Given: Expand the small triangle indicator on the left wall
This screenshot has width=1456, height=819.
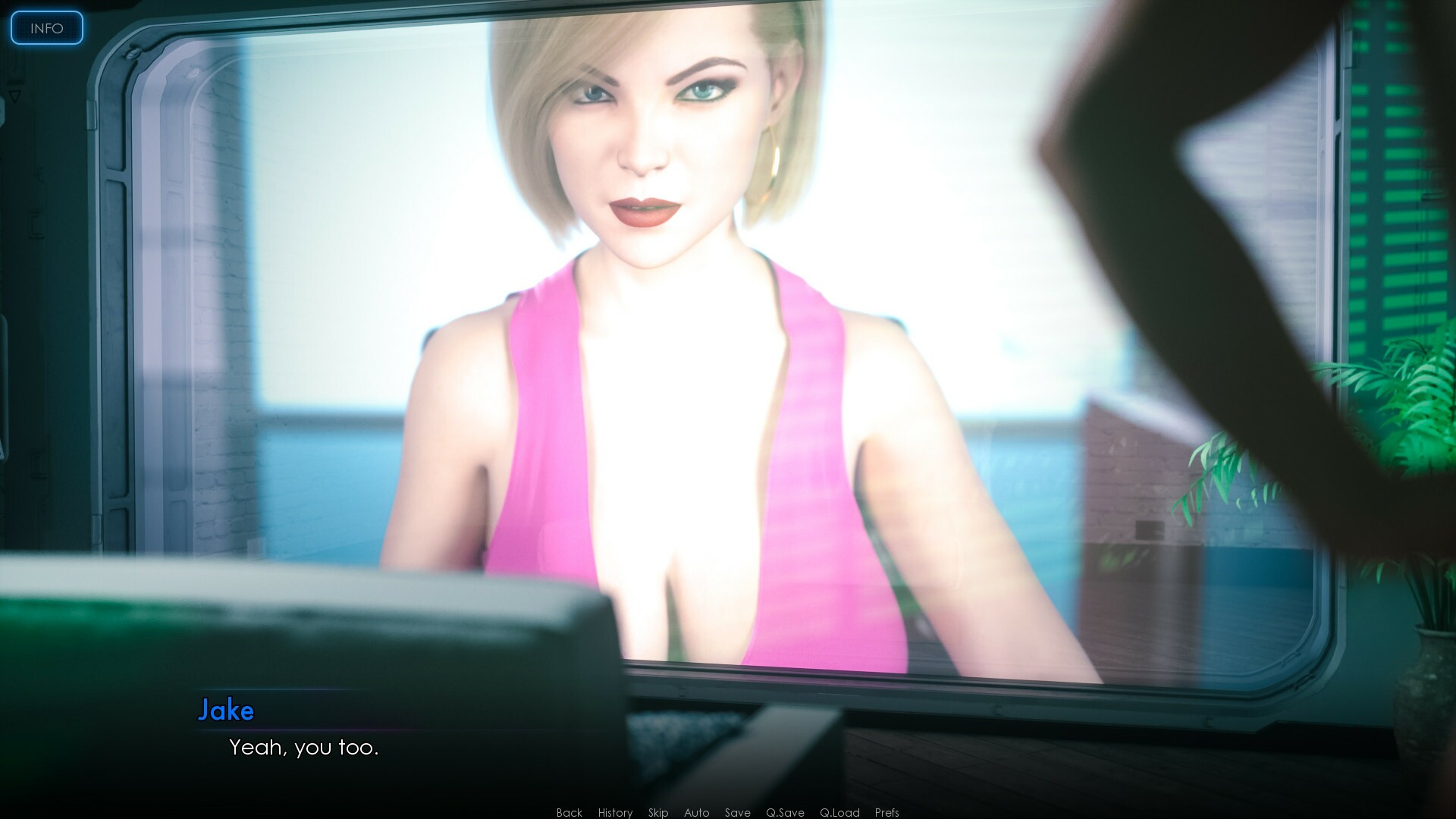Looking at the screenshot, I should [x=14, y=95].
